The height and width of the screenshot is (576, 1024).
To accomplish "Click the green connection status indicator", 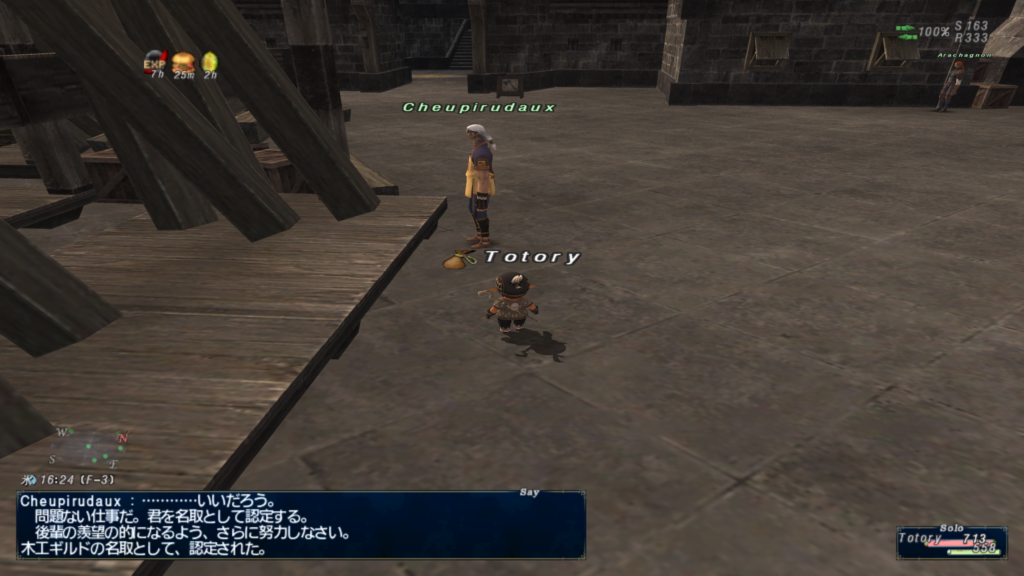I will coord(906,32).
